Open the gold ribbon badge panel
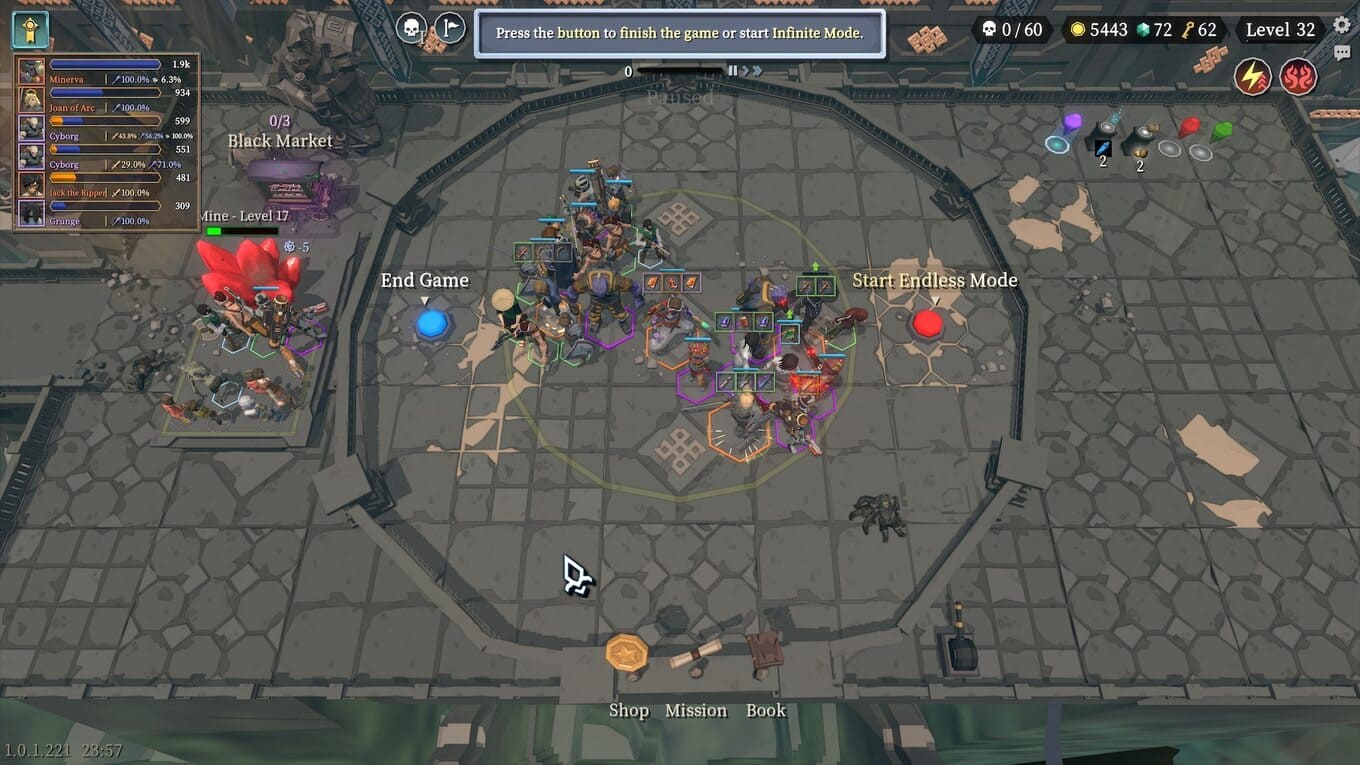Viewport: 1360px width, 765px height. [x=30, y=30]
